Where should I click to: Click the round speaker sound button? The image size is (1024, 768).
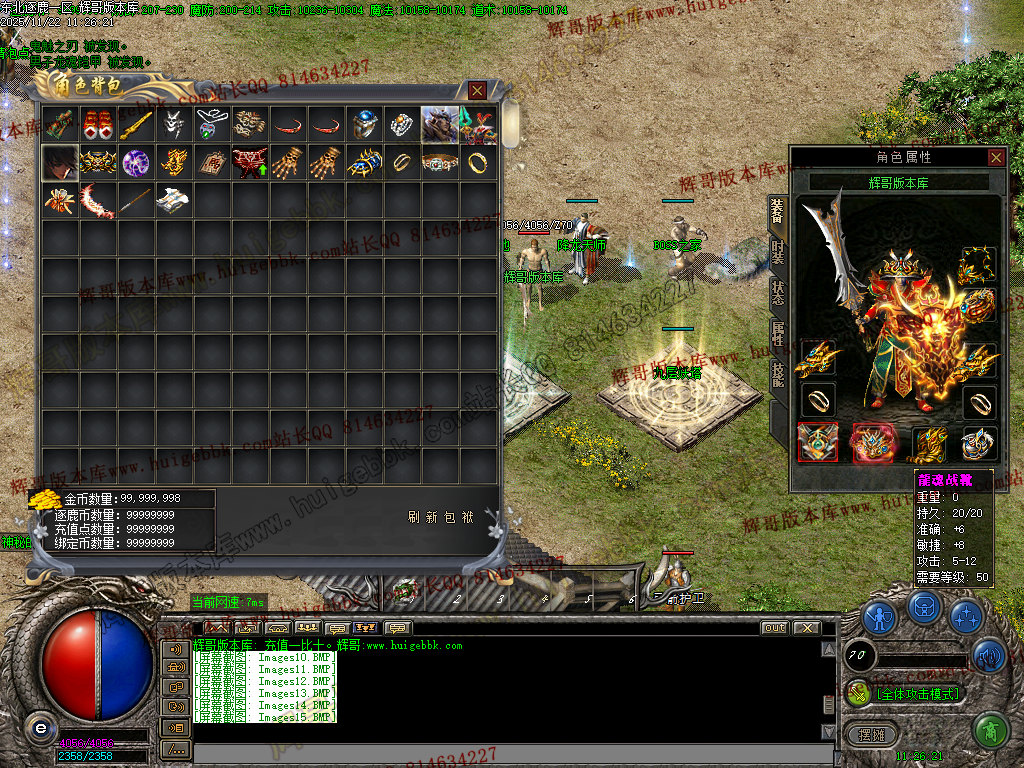[988, 655]
